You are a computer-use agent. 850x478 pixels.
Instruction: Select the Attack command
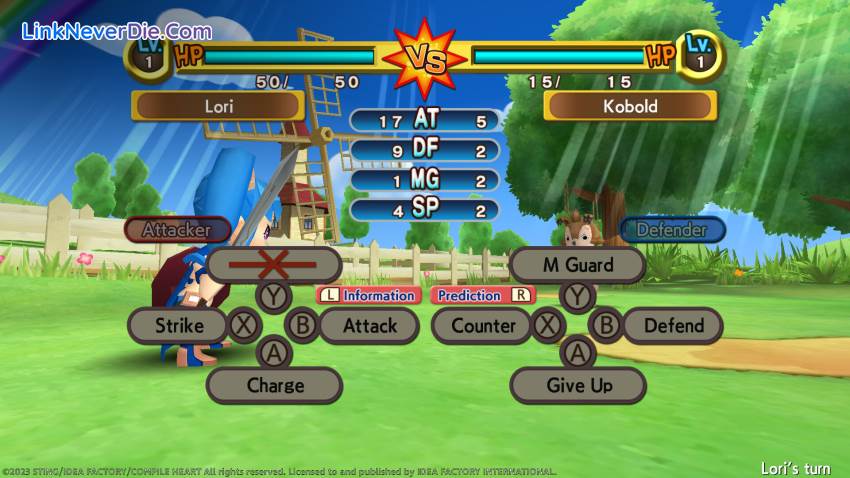[370, 325]
